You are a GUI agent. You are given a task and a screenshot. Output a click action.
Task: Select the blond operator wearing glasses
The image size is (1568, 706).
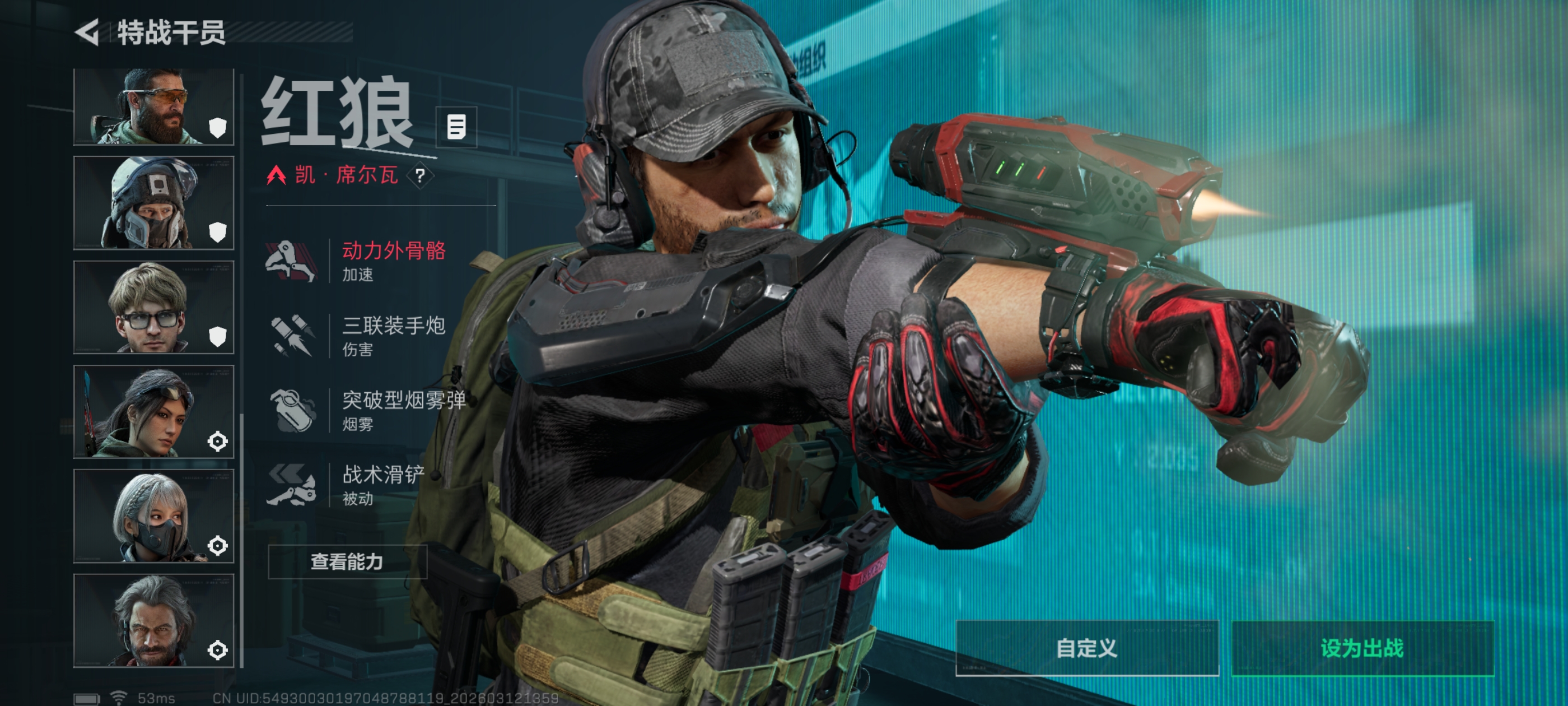153,308
